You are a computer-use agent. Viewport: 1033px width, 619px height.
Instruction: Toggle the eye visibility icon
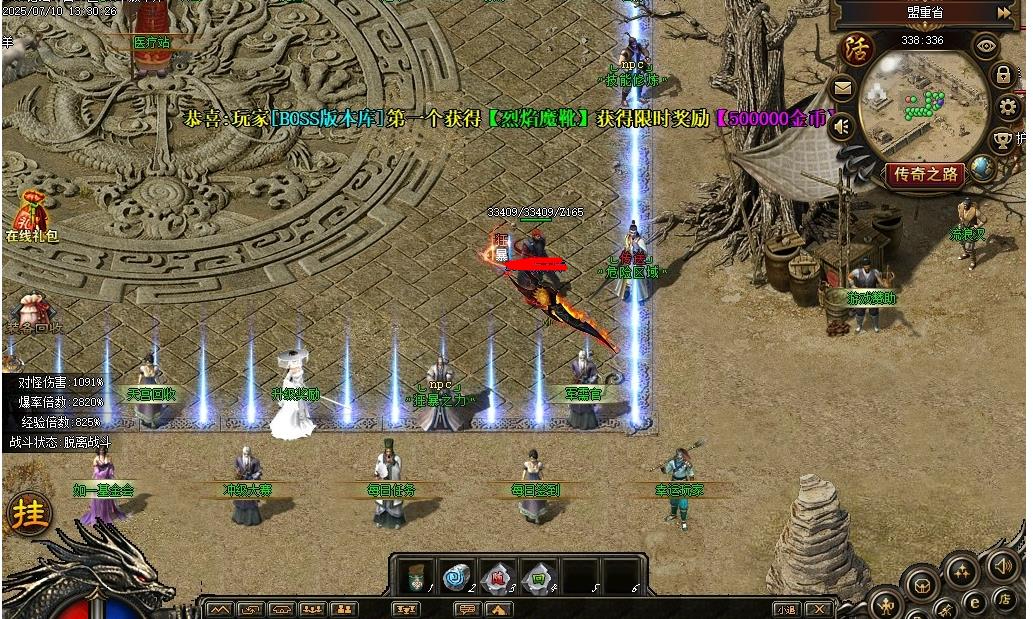(x=987, y=45)
